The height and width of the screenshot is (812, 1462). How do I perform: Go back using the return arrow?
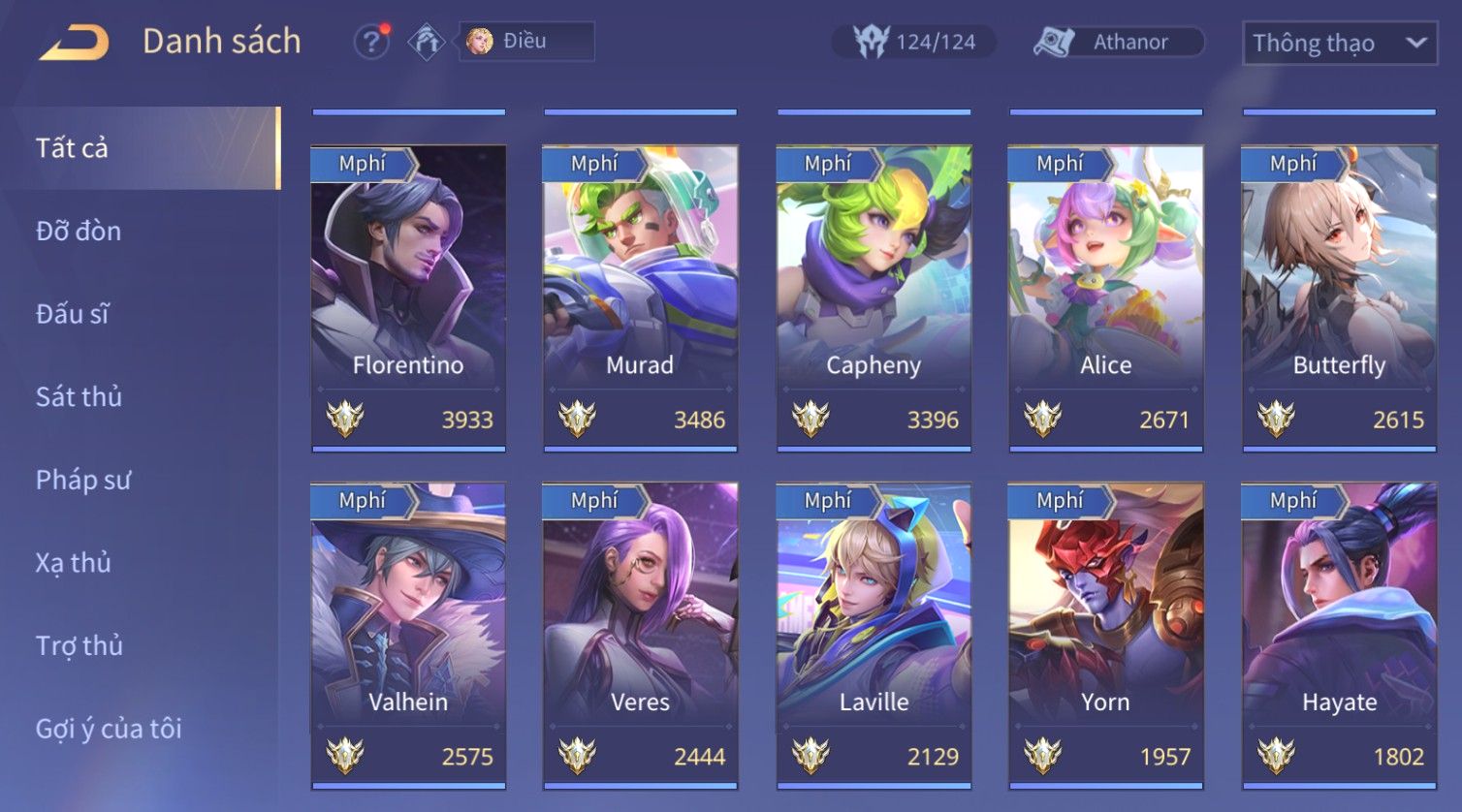click(x=74, y=43)
